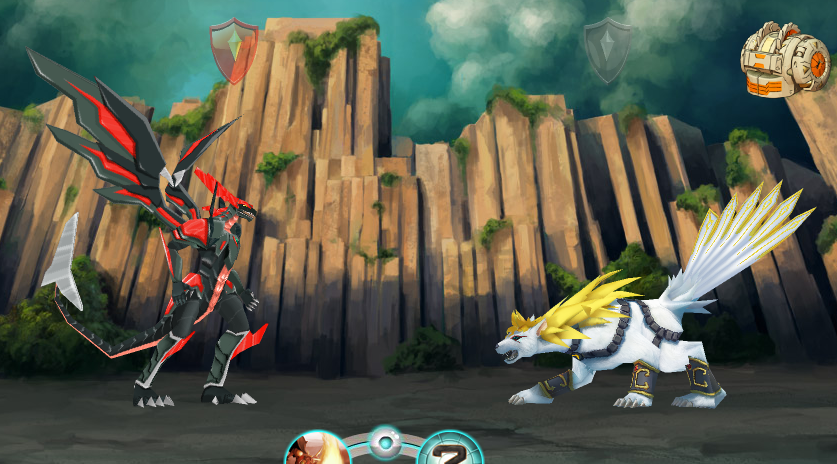Tap the gray shield icon
This screenshot has width=837, height=464.
point(607,49)
